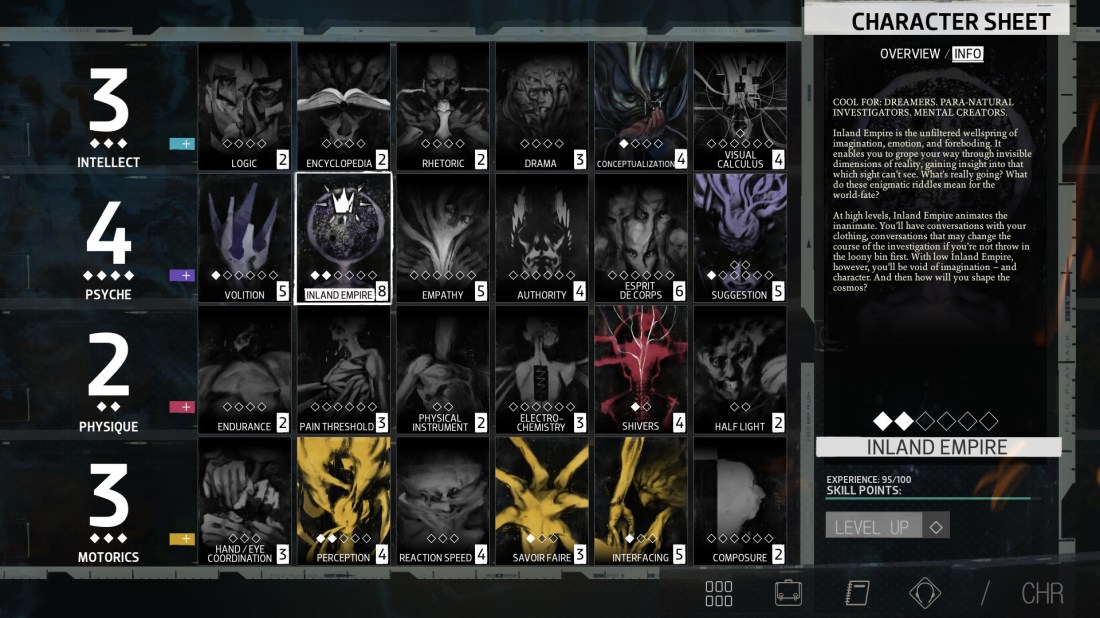Select the Visual Calculus skill
Screen dimensions: 1100x618
point(740,106)
